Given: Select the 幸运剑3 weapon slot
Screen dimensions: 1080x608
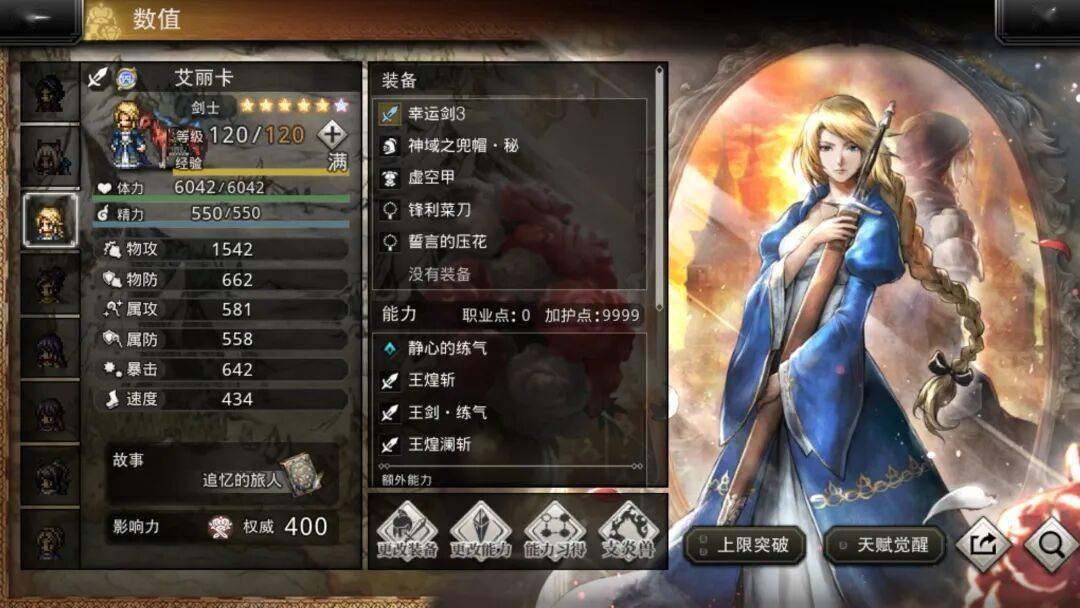Looking at the screenshot, I should 510,114.
